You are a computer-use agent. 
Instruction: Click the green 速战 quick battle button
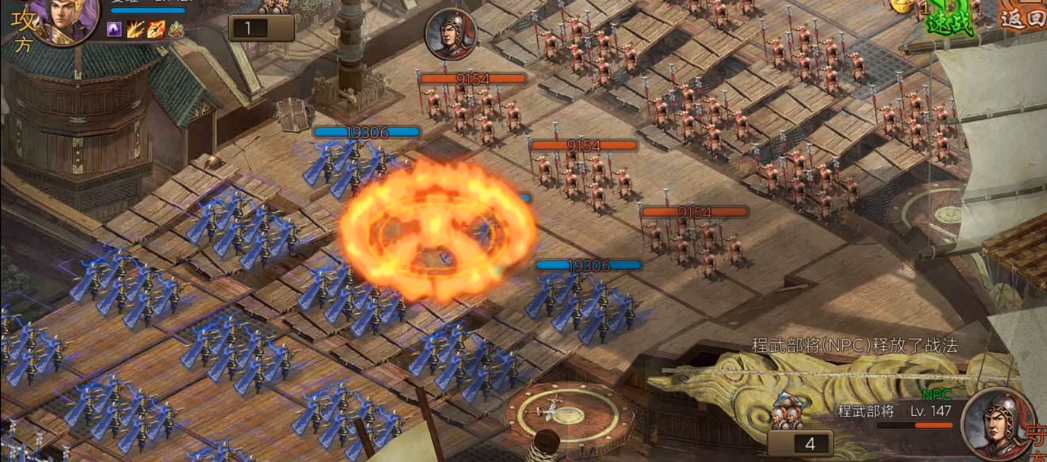949,22
